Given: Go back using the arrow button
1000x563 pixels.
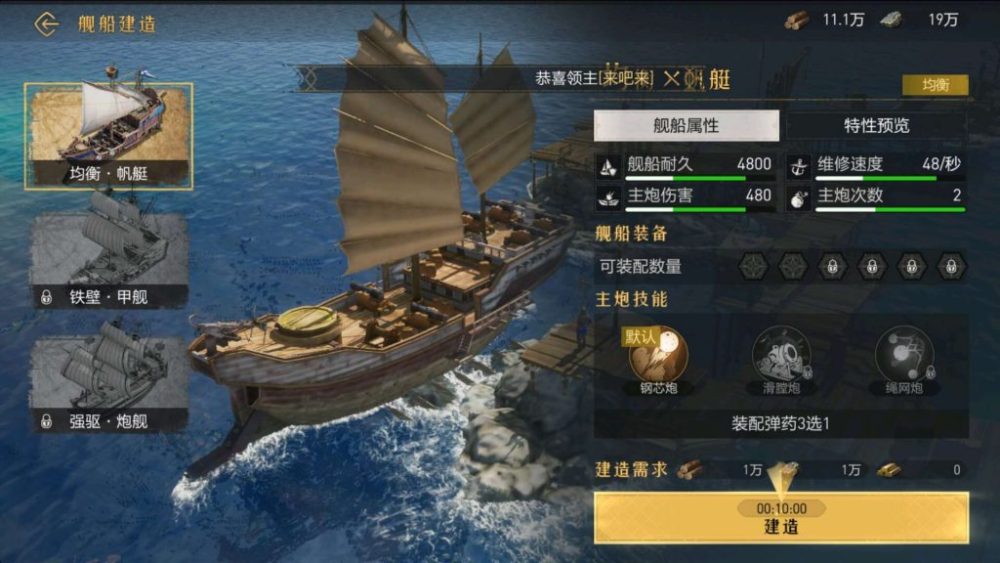Looking at the screenshot, I should [x=46, y=24].
